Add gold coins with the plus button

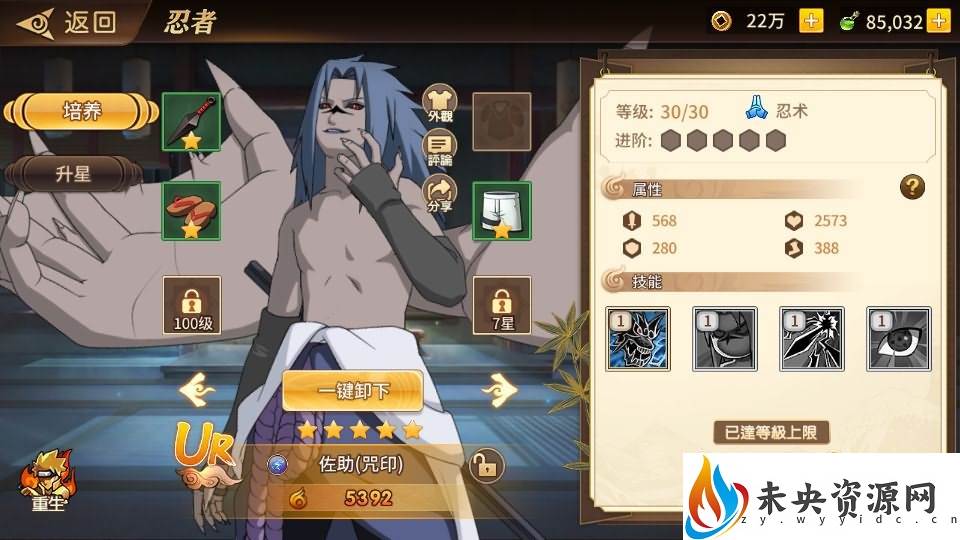[x=811, y=21]
